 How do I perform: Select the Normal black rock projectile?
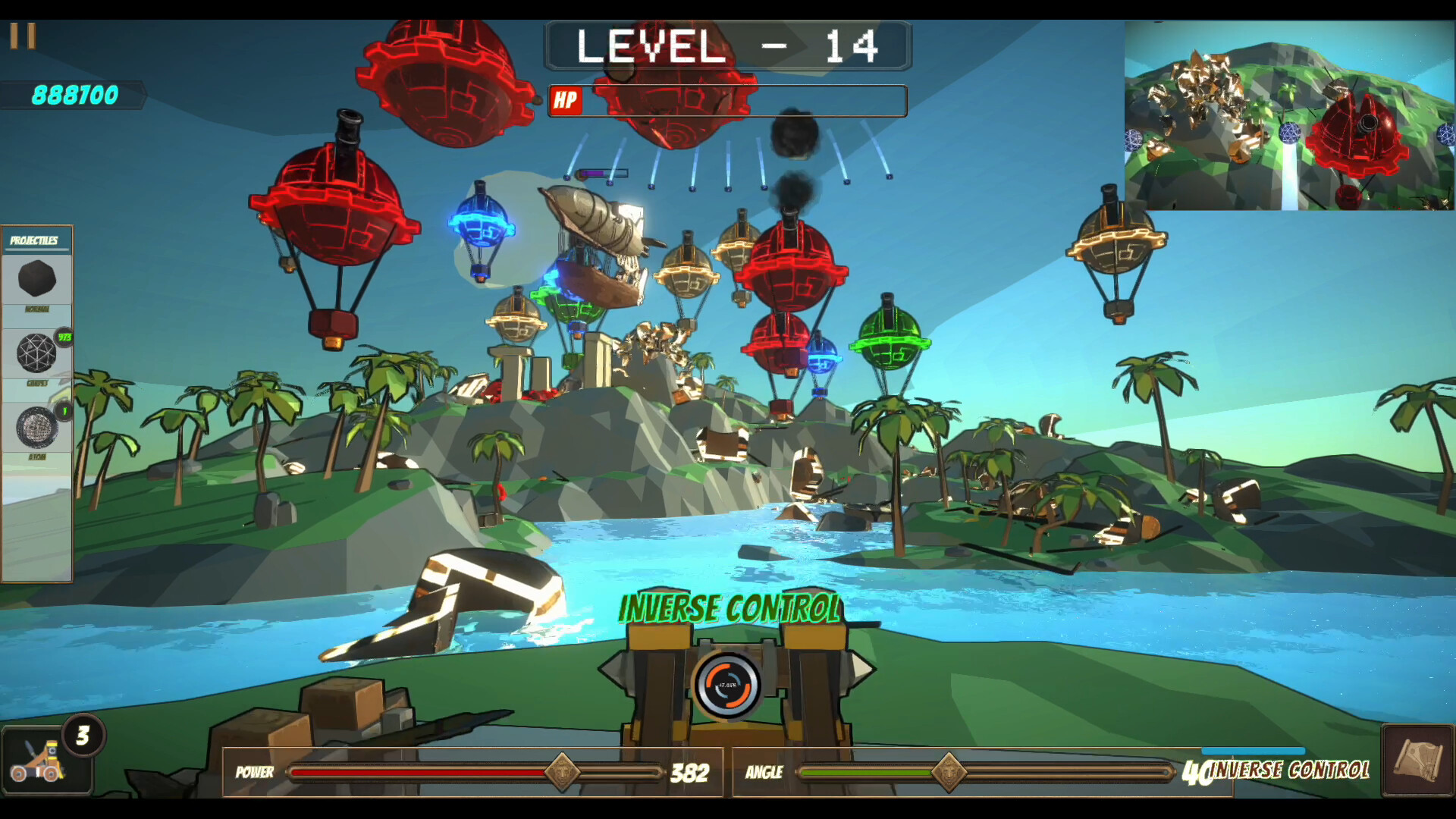(36, 280)
